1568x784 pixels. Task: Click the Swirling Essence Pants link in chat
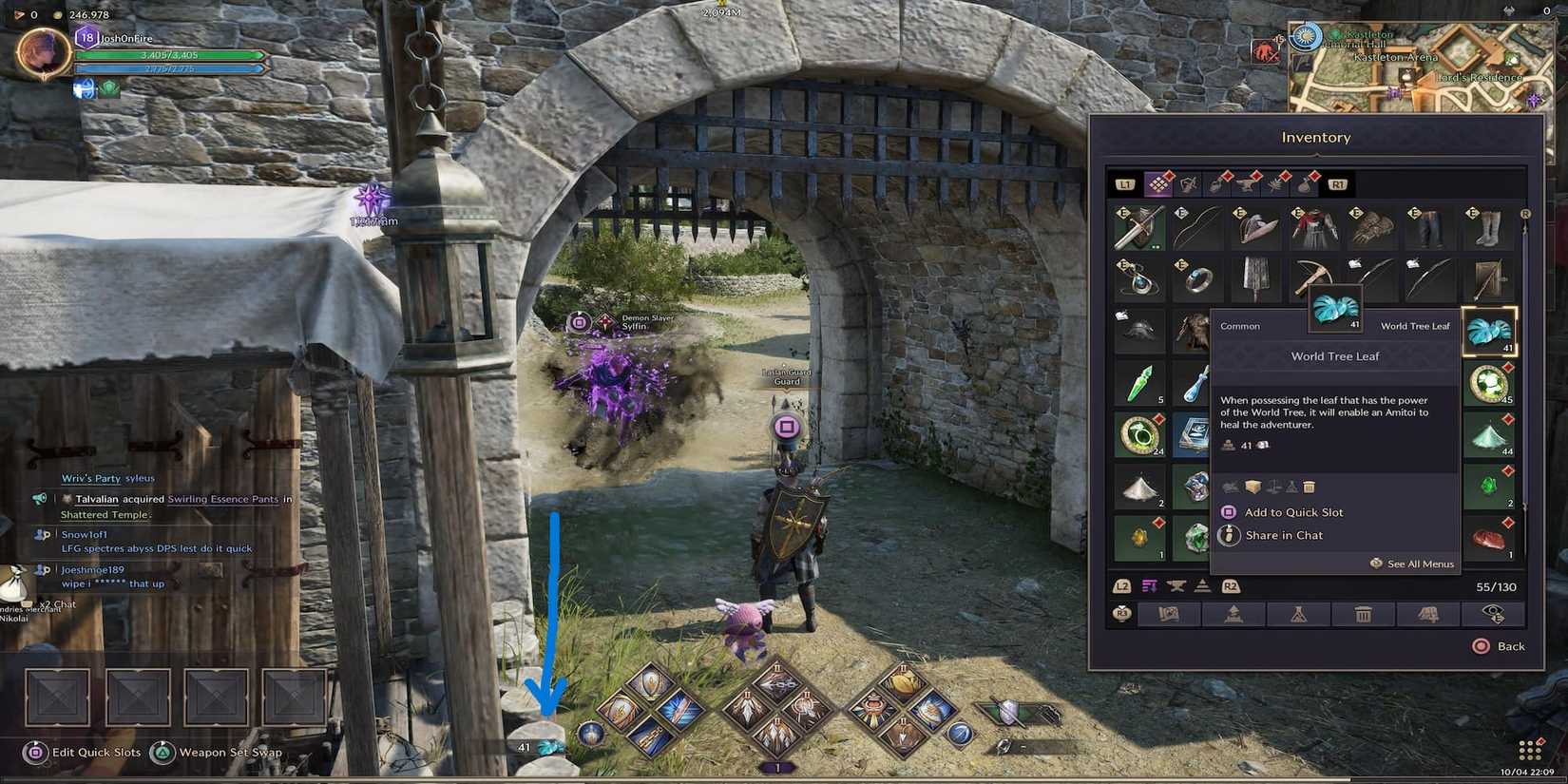222,499
